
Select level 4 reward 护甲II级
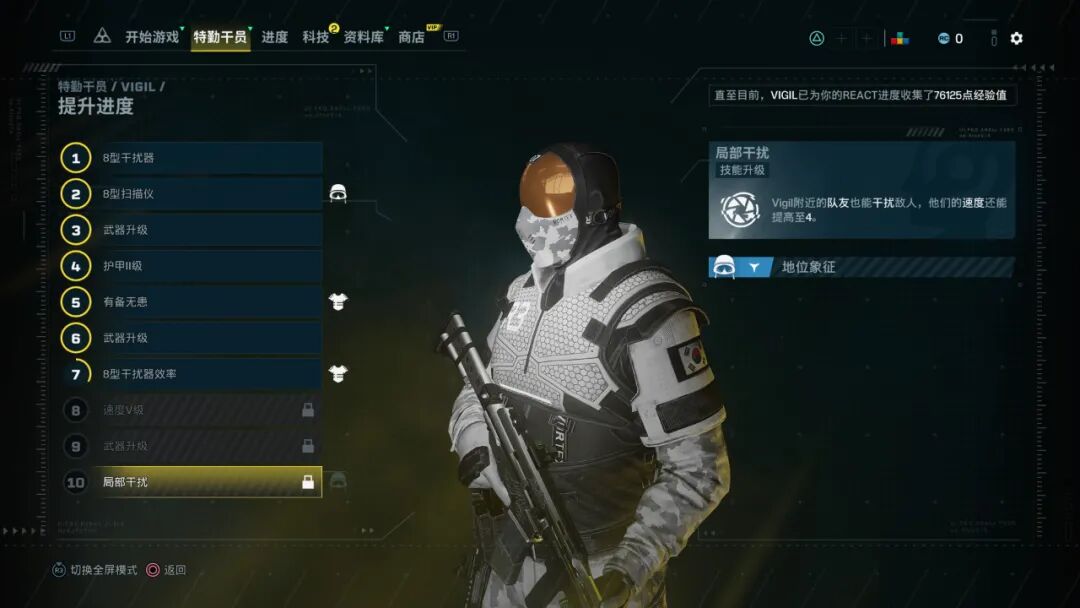pos(208,266)
